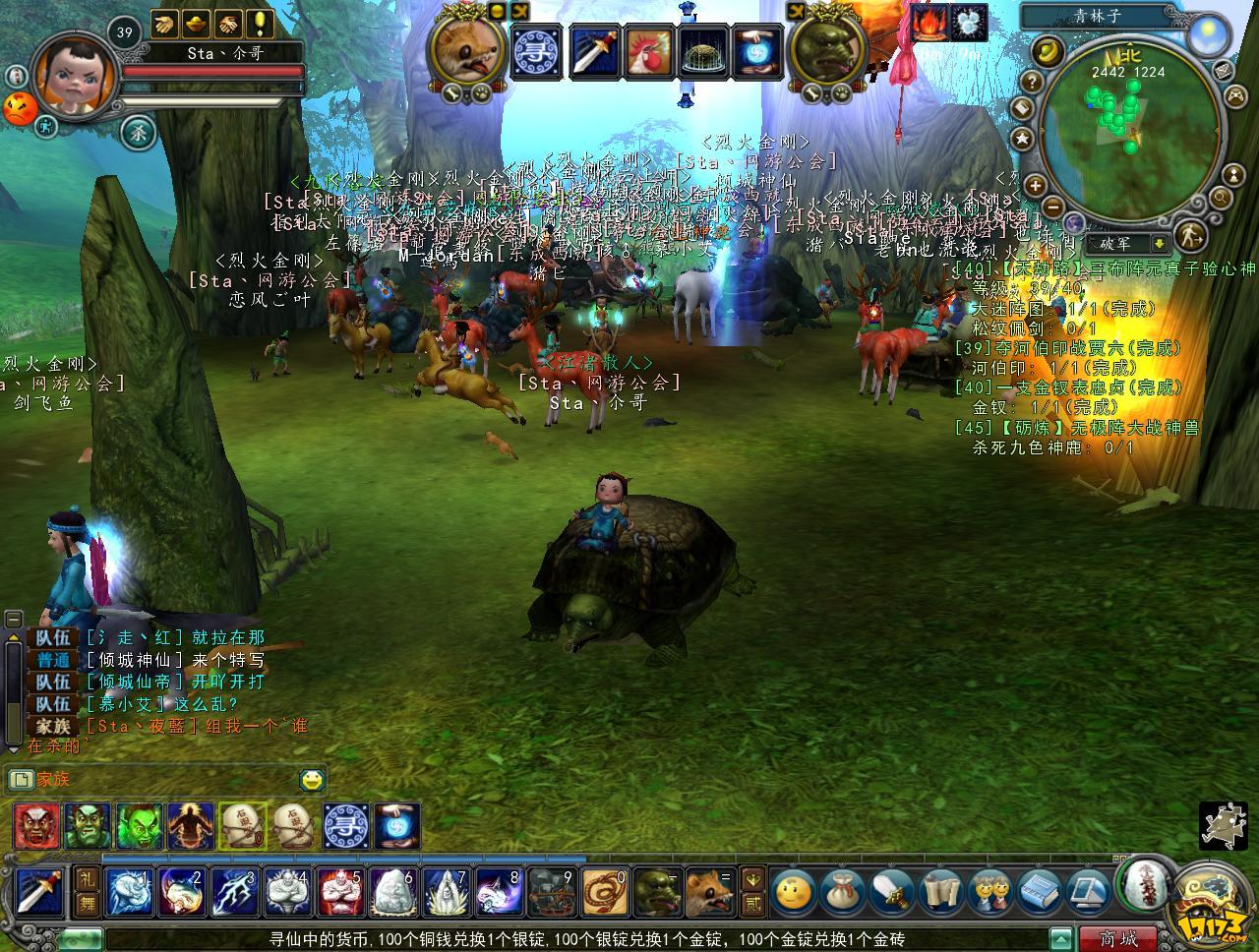Screen dimensions: 1259x952
Task: Use the lightning bolt skill in slot 3
Action: [234, 892]
